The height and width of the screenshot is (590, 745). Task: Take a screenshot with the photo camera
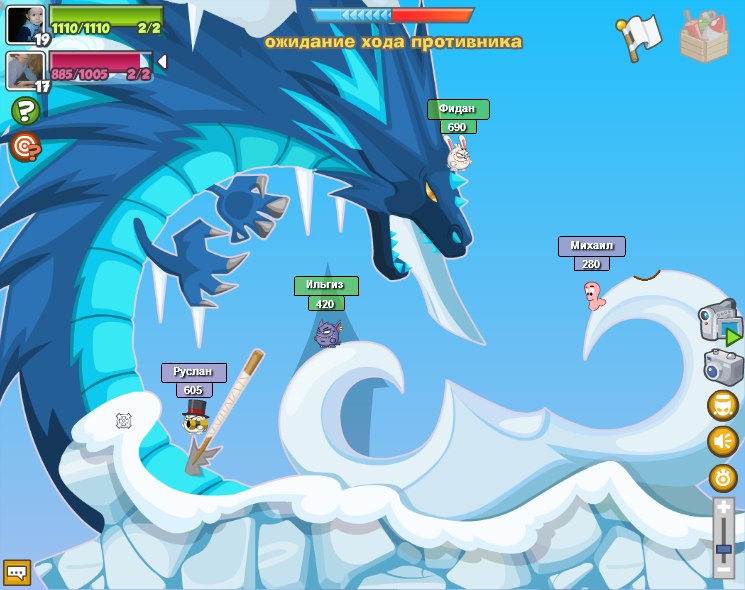click(x=723, y=367)
